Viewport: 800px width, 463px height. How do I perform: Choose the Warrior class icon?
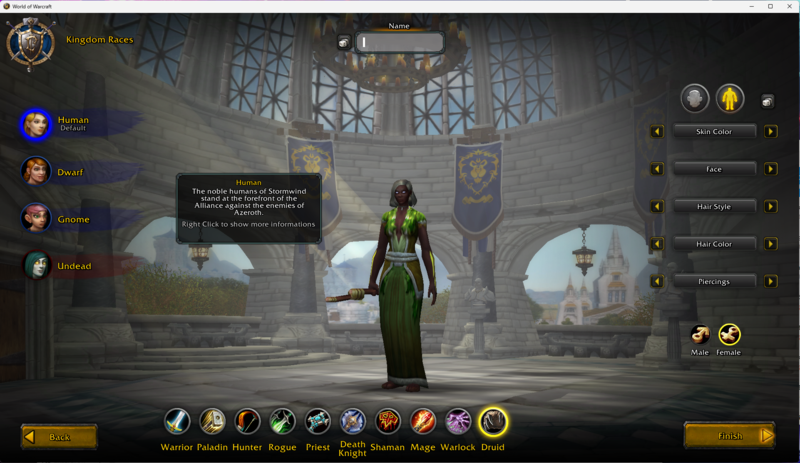tap(177, 421)
